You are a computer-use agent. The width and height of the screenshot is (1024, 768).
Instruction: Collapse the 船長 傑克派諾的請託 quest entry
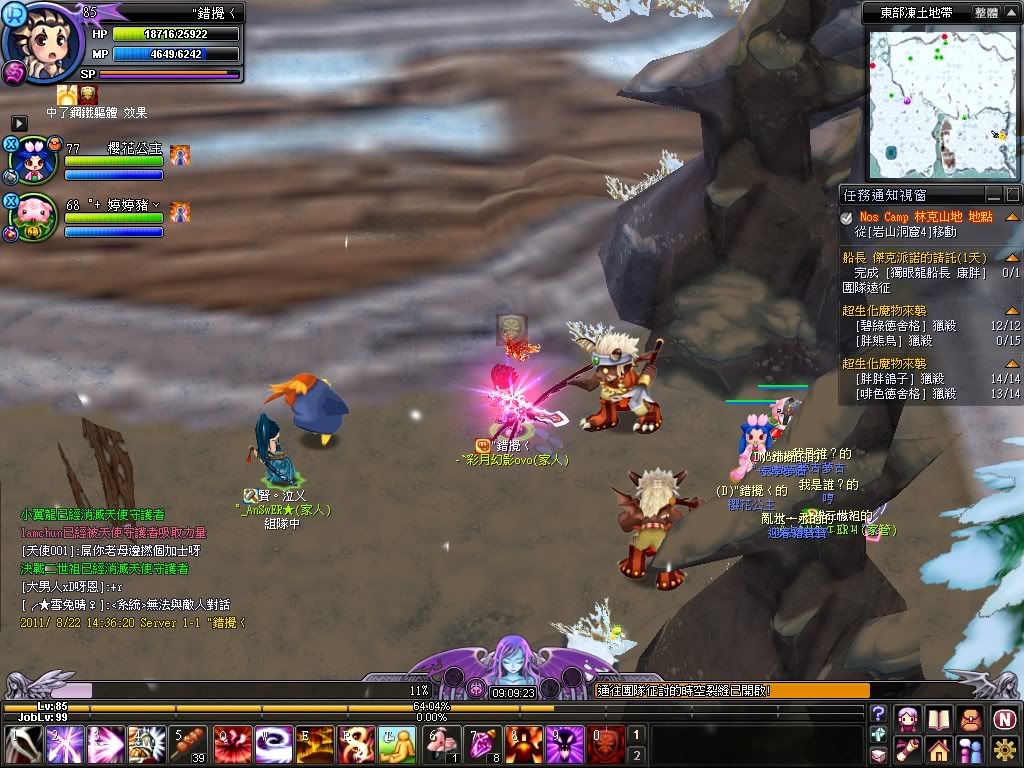(x=1012, y=257)
